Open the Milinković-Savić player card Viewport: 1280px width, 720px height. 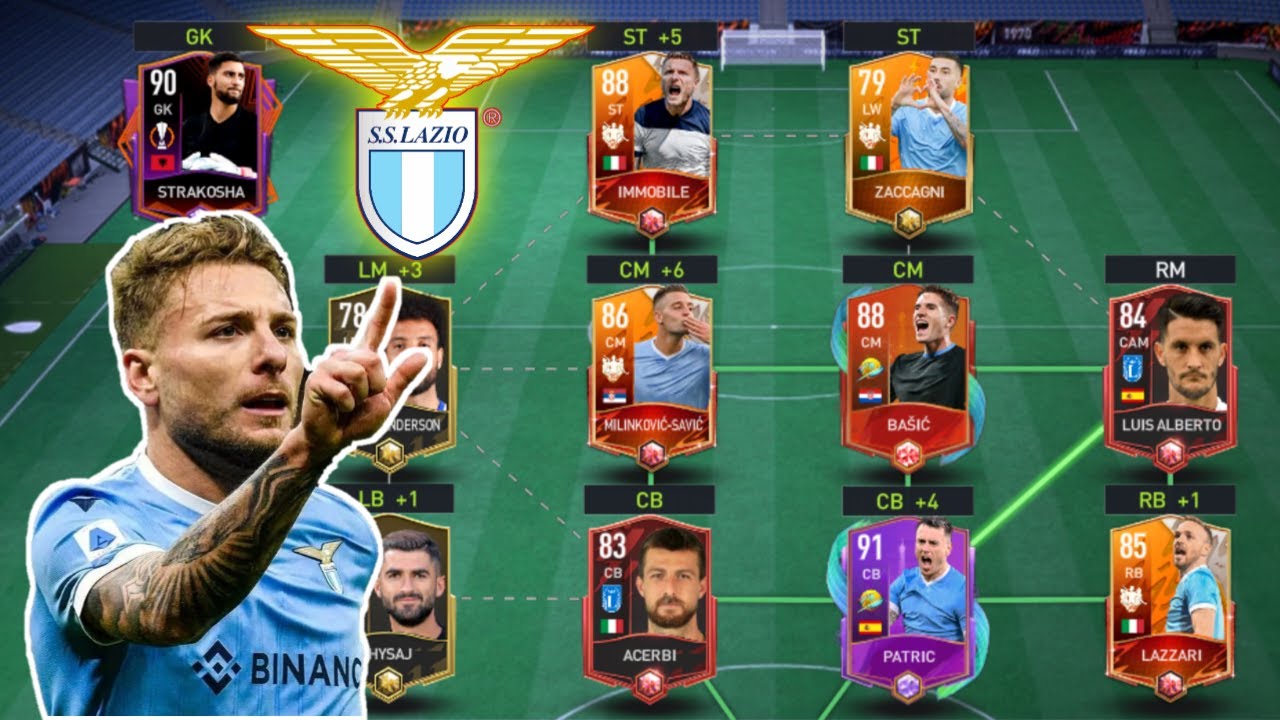coord(652,370)
